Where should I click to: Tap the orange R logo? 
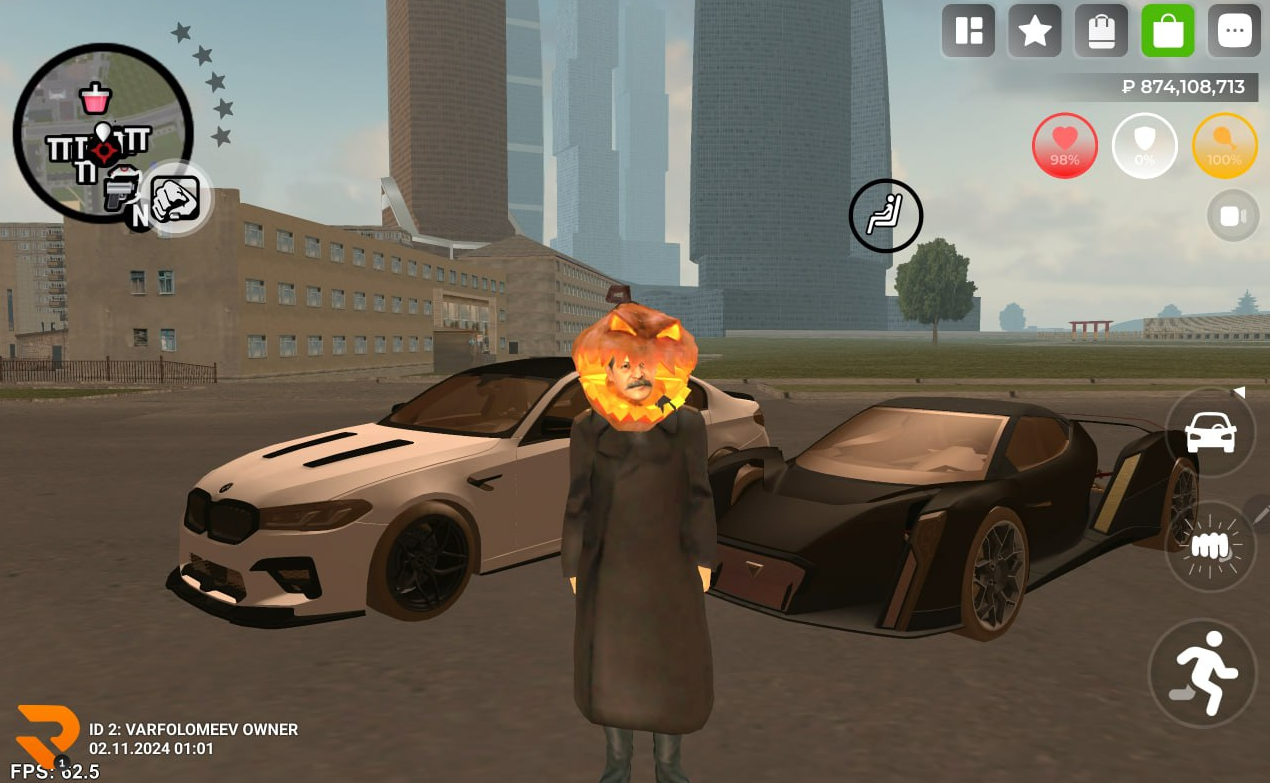[x=47, y=736]
